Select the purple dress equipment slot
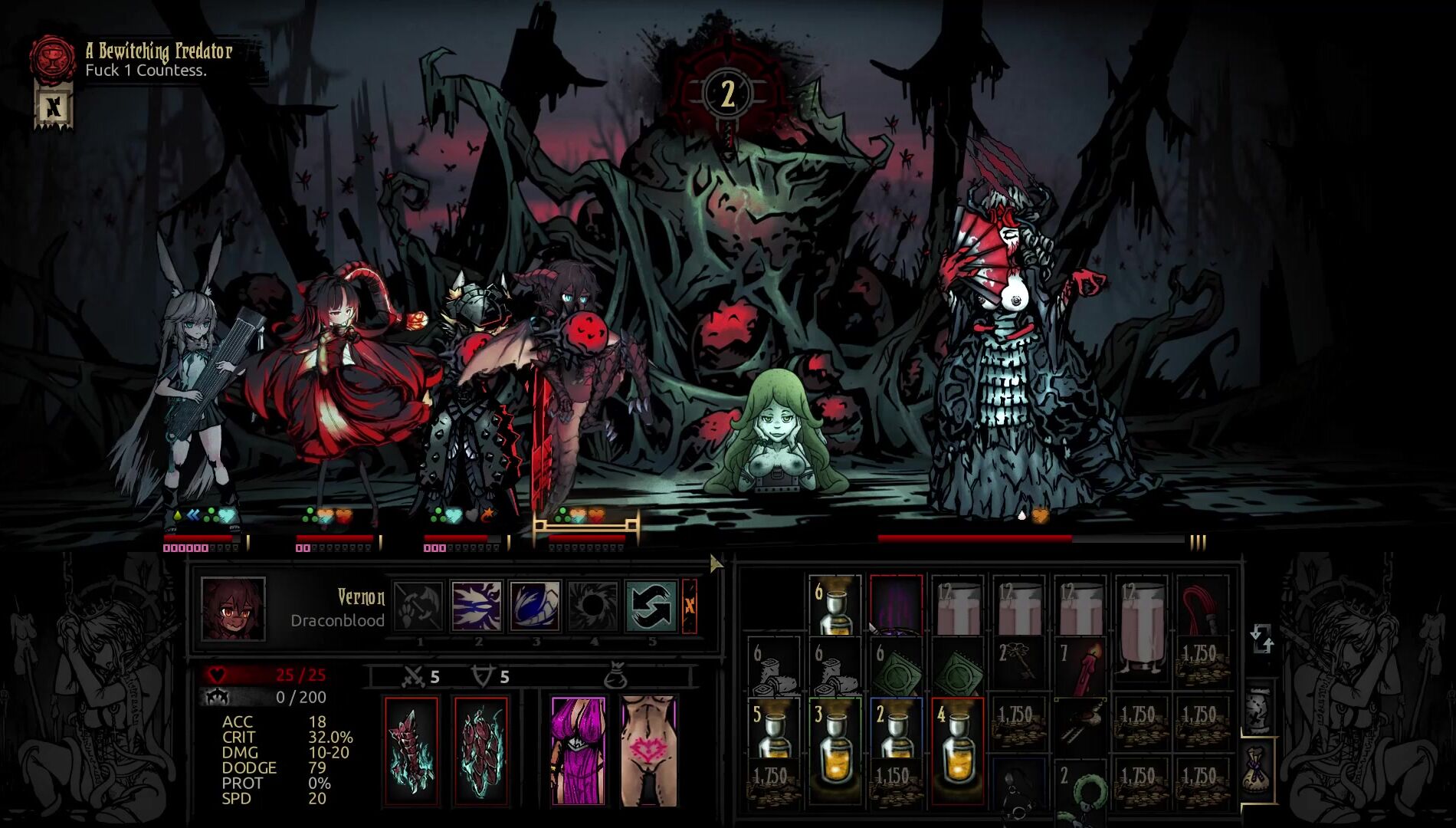Screen dimensions: 1456x828 click(x=578, y=751)
